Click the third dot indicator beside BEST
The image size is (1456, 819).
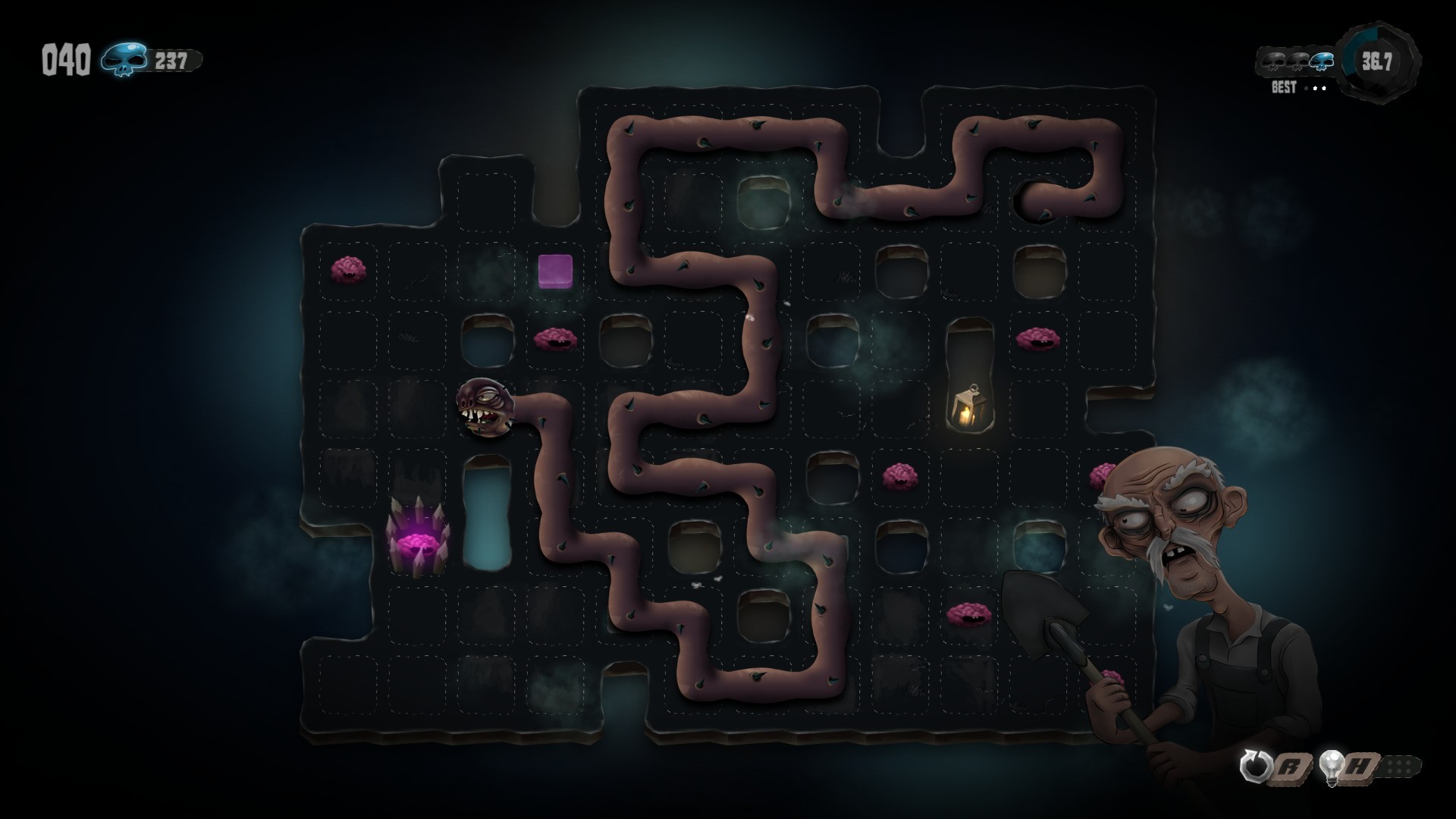pyautogui.click(x=1325, y=88)
